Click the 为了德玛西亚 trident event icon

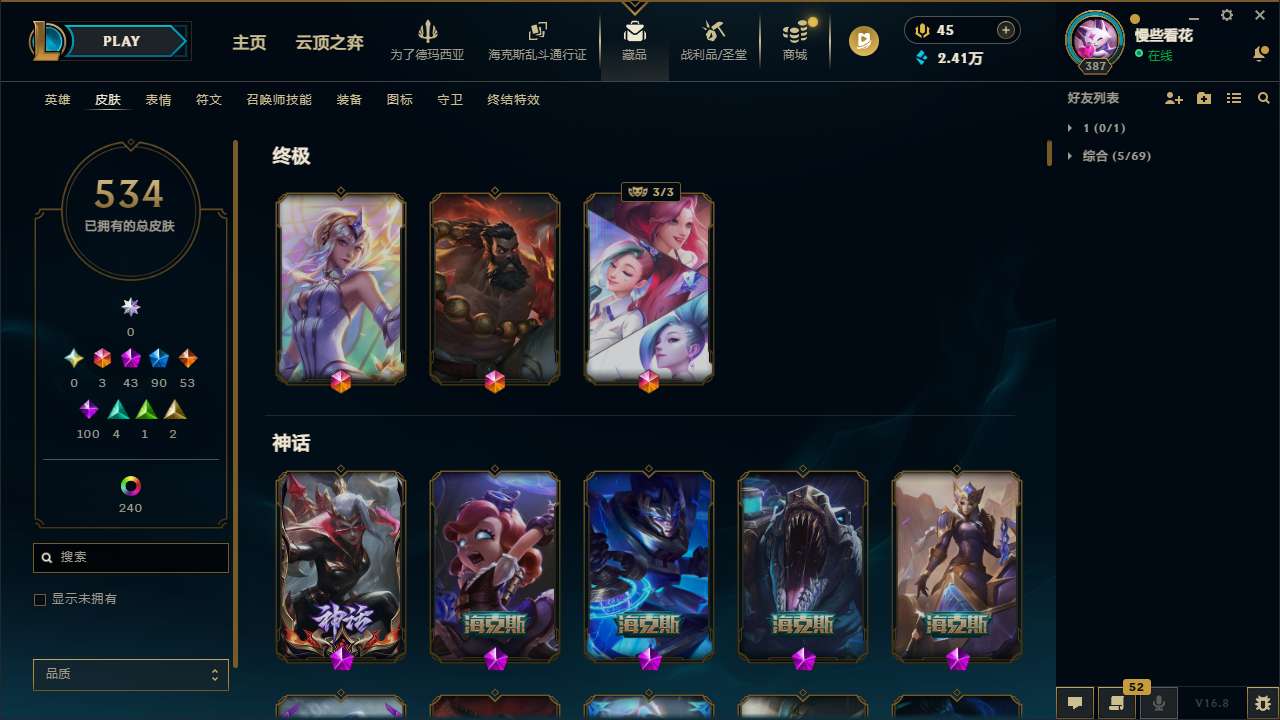[x=428, y=30]
